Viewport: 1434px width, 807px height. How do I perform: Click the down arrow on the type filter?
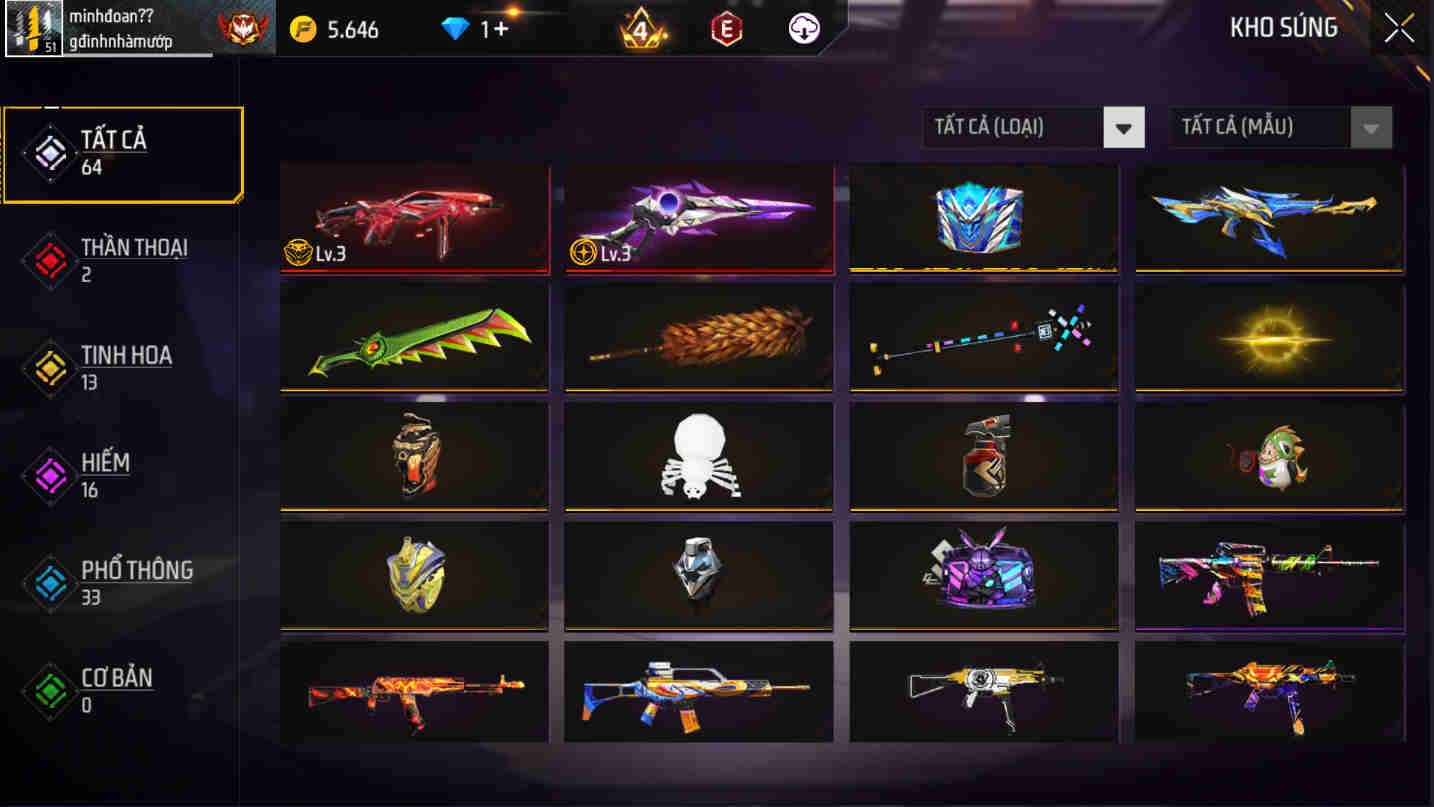point(1126,127)
